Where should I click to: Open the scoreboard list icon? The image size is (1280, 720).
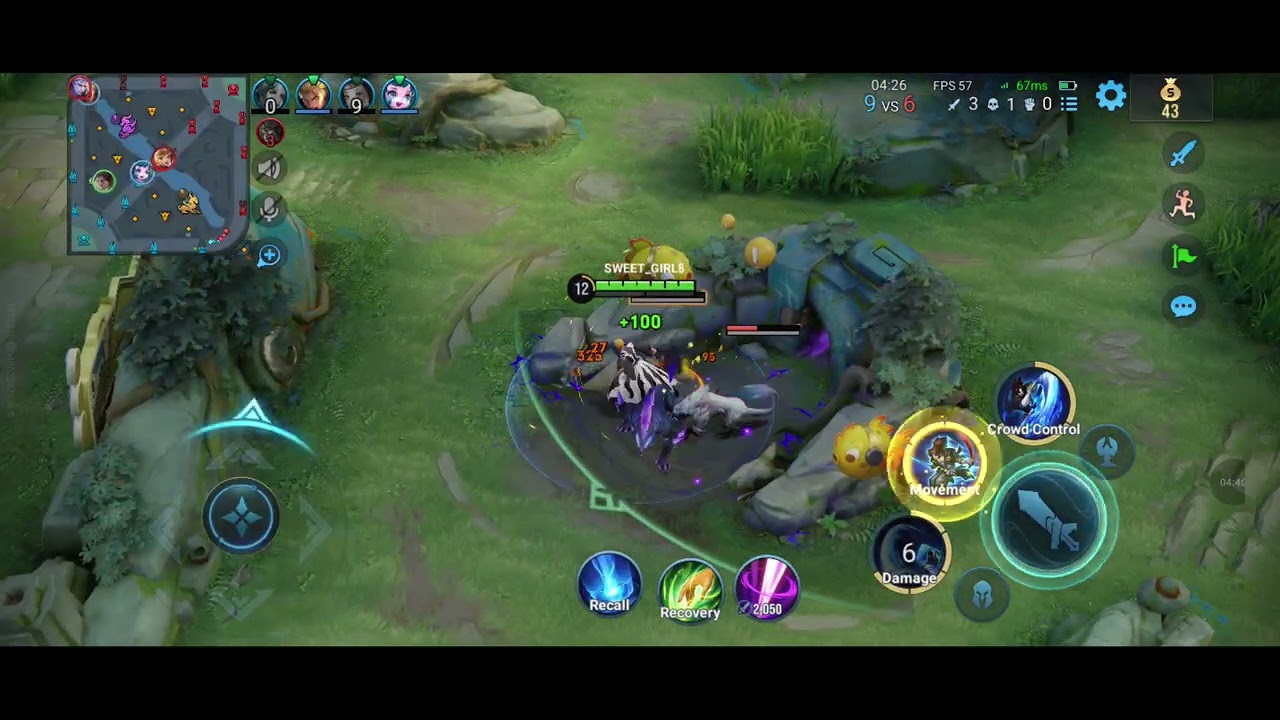coord(1069,104)
